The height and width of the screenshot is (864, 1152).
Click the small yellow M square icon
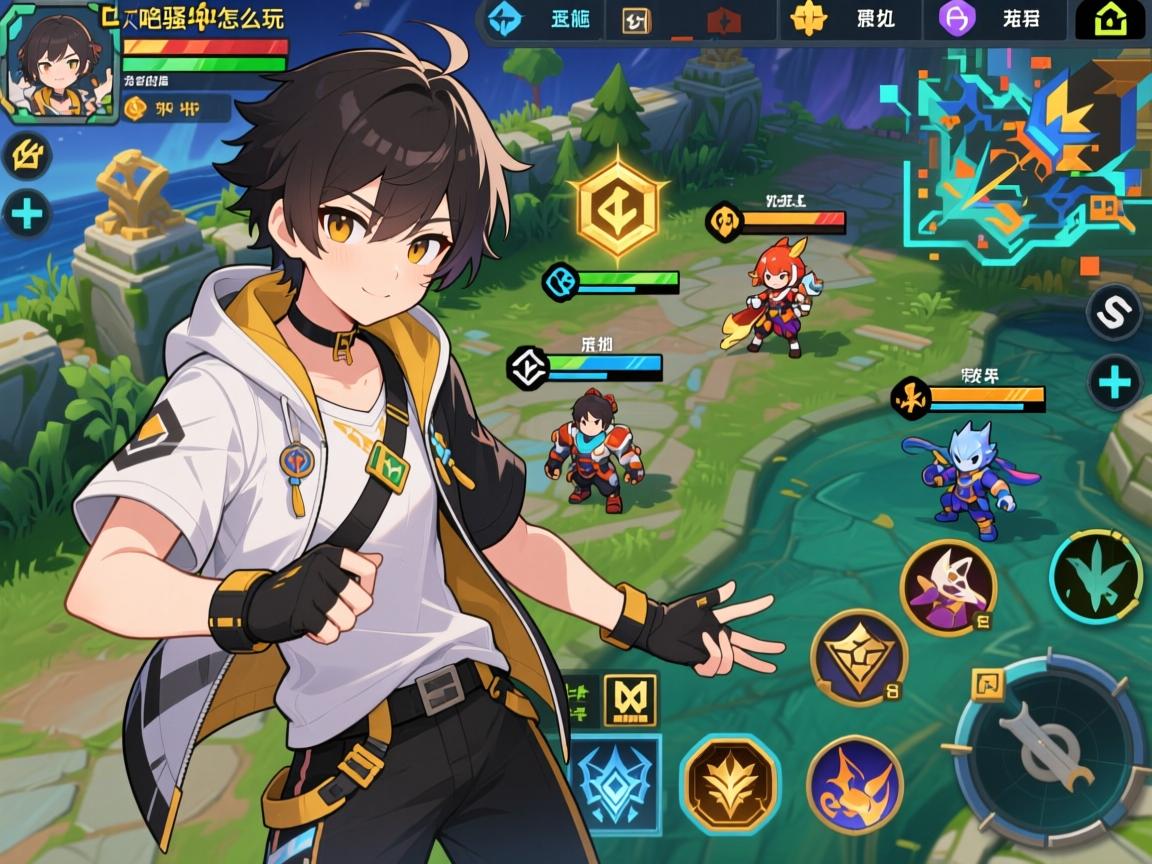630,698
